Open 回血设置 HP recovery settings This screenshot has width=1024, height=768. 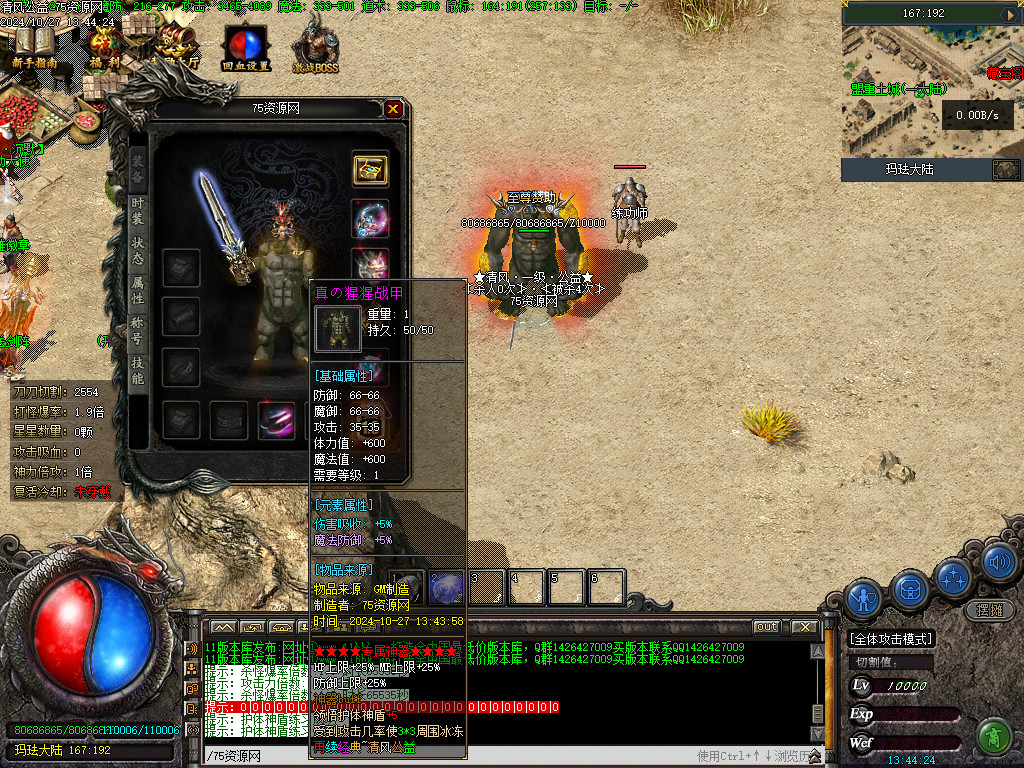click(245, 50)
